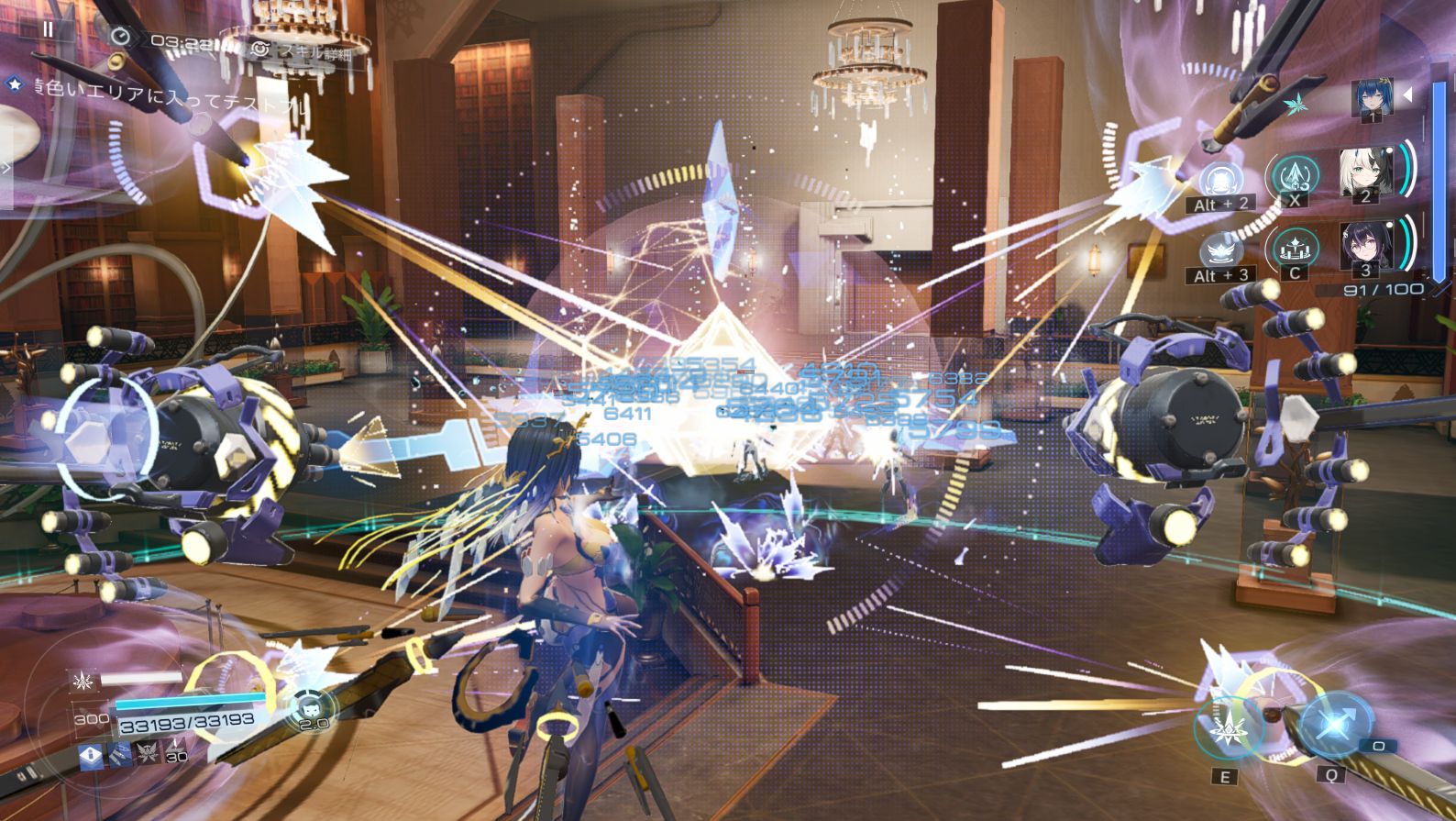Image resolution: width=1456 pixels, height=821 pixels.
Task: Trigger the winged-emblem ally ultimate icon
Action: click(x=1220, y=251)
